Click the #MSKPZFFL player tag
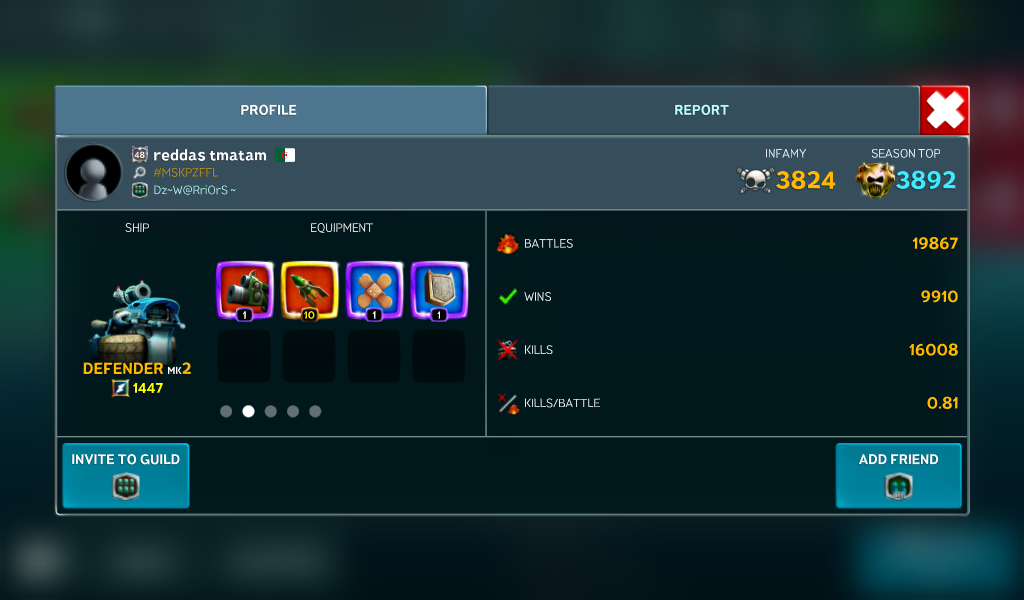This screenshot has width=1024, height=600. click(185, 173)
